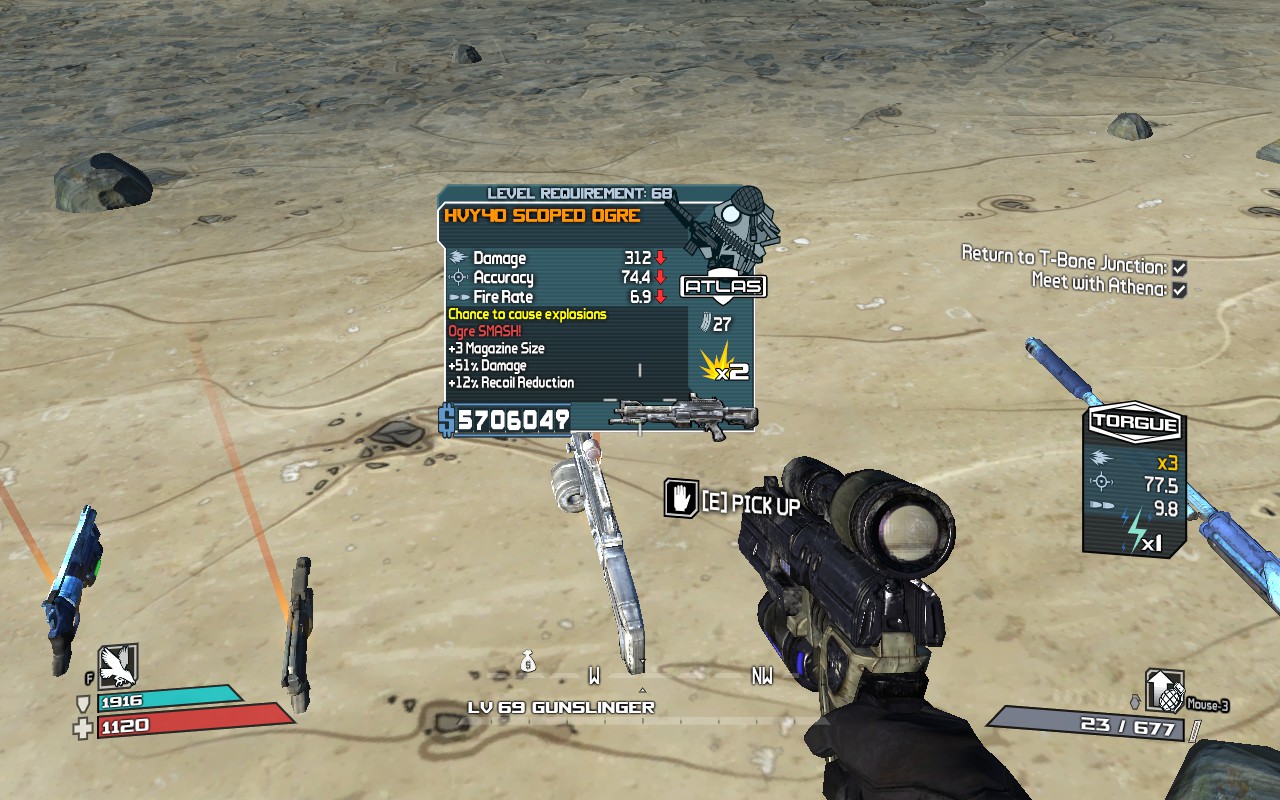
Task: Click the Atlas manufacturer logo on the item card
Action: pos(723,287)
